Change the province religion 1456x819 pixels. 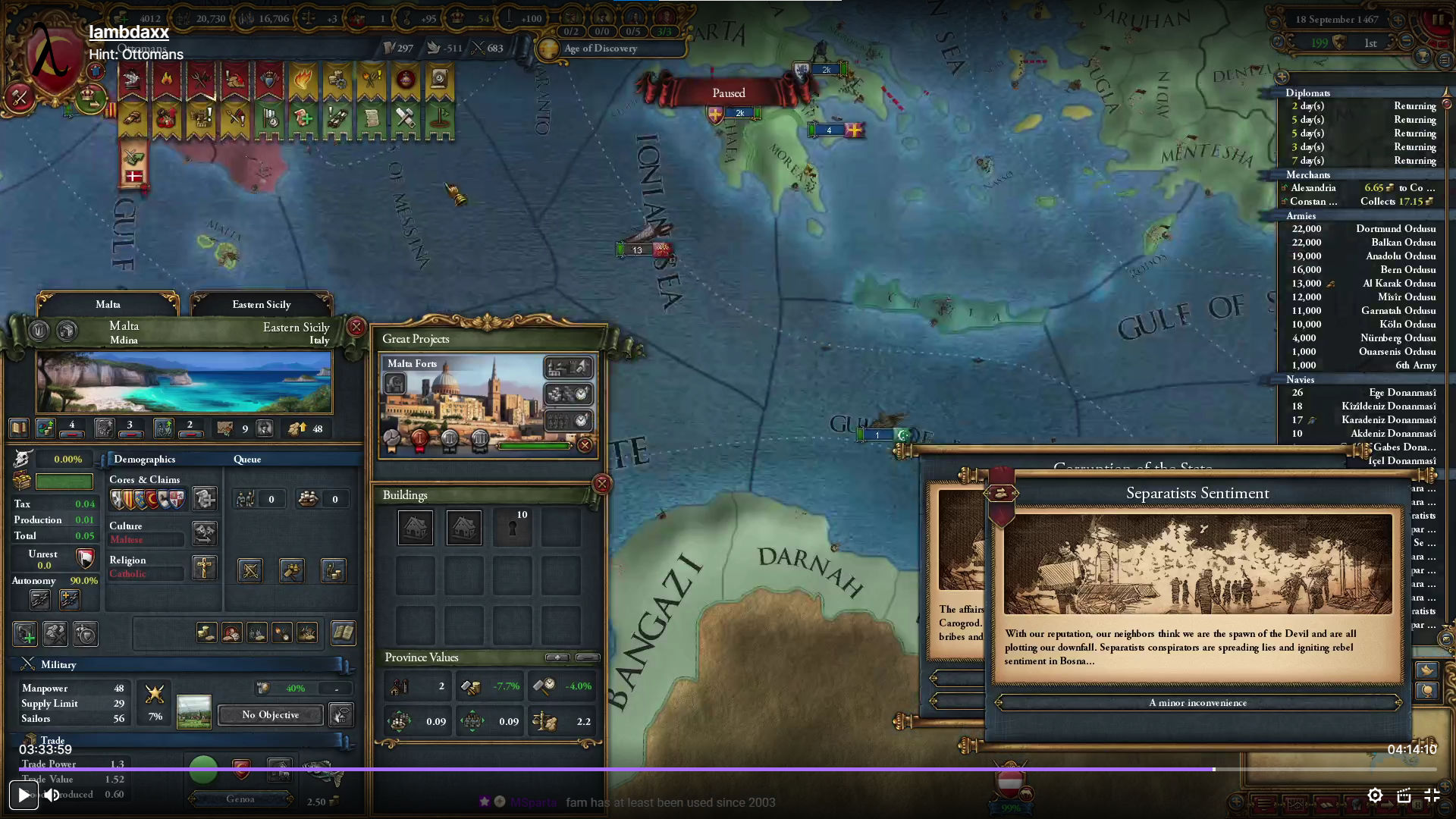(204, 567)
